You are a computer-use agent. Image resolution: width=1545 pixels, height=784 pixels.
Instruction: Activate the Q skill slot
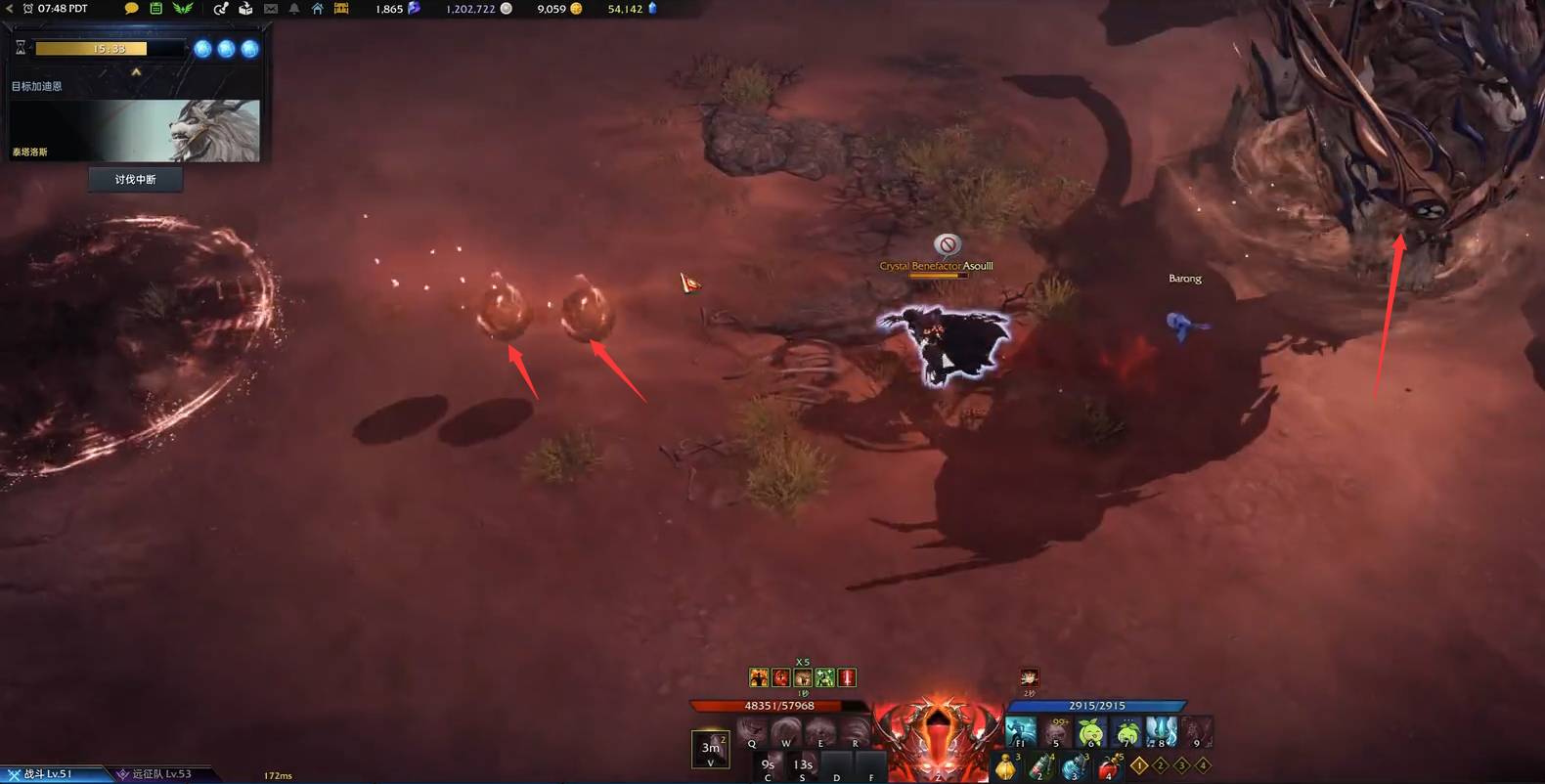(x=751, y=731)
